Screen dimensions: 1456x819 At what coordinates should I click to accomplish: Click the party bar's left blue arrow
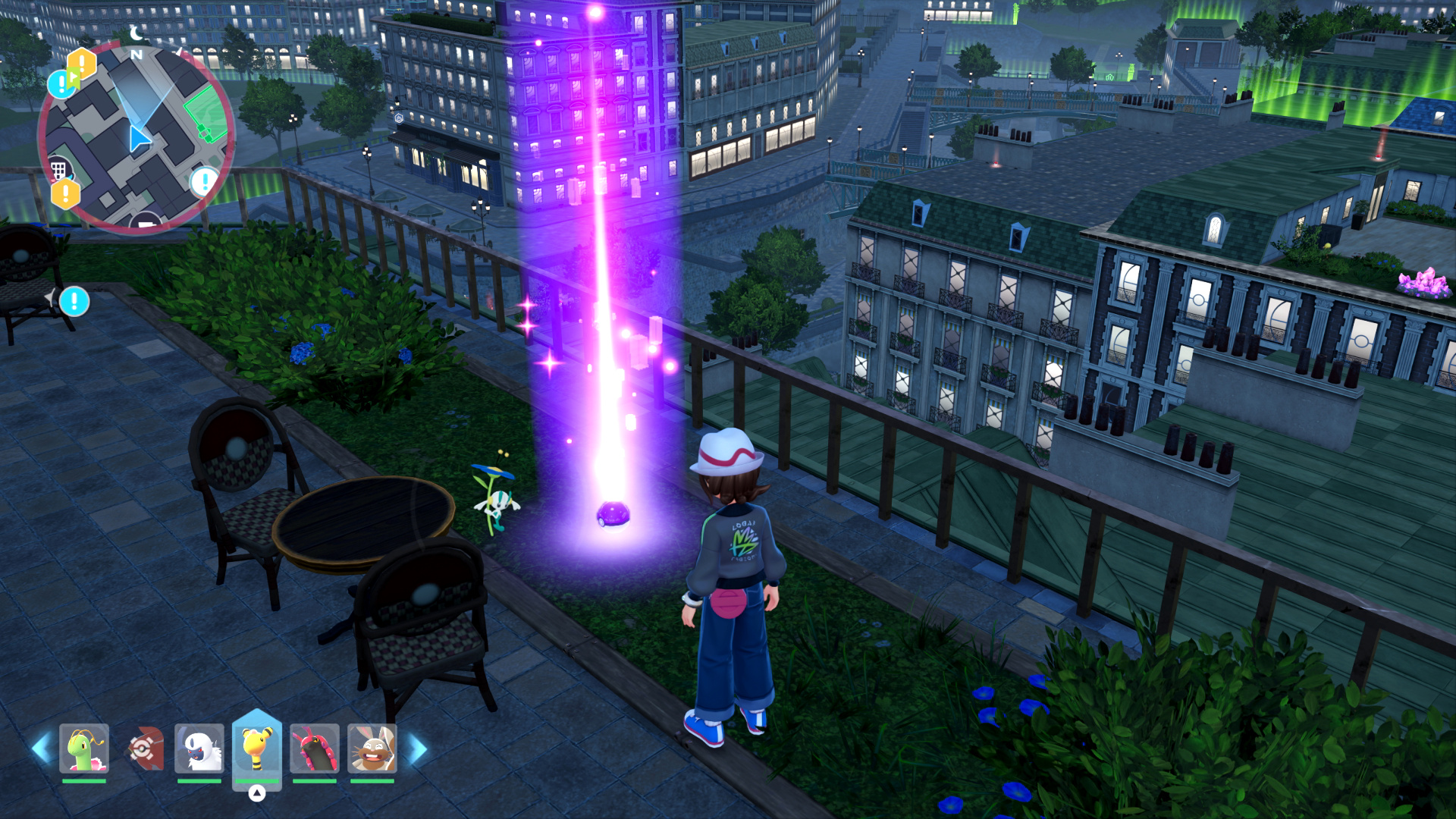tap(42, 748)
